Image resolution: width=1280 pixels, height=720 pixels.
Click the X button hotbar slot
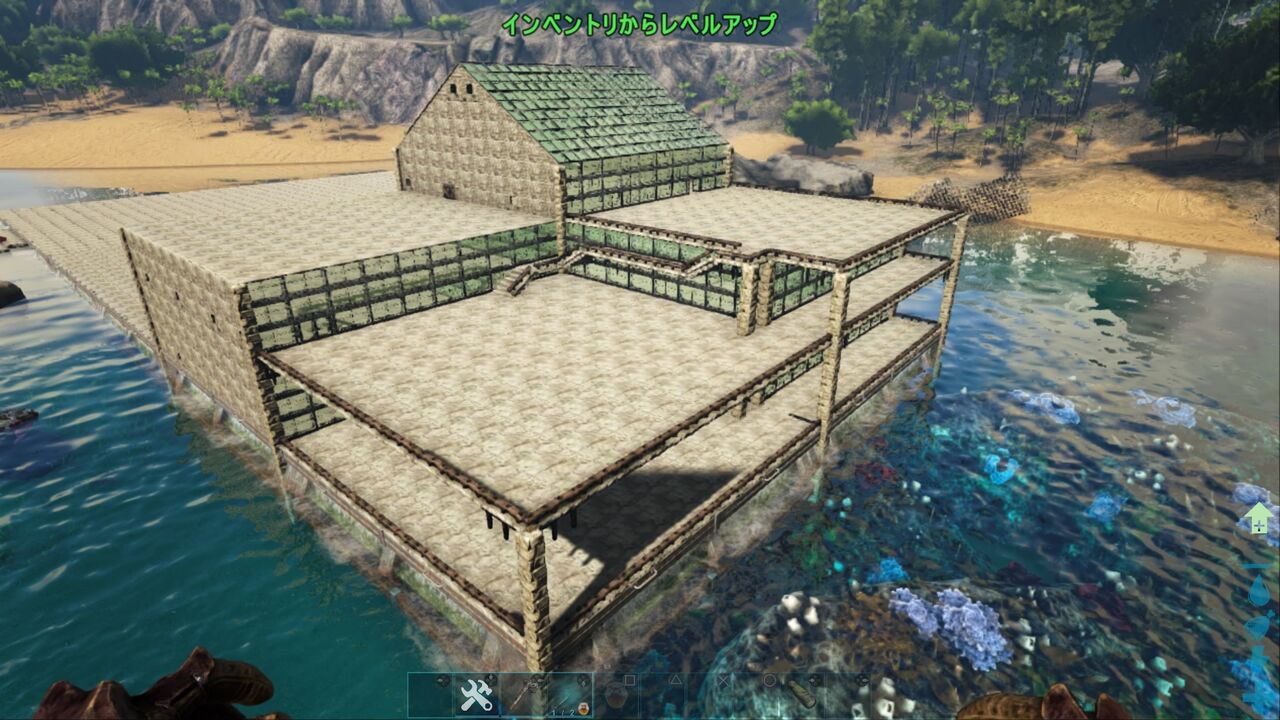(724, 678)
